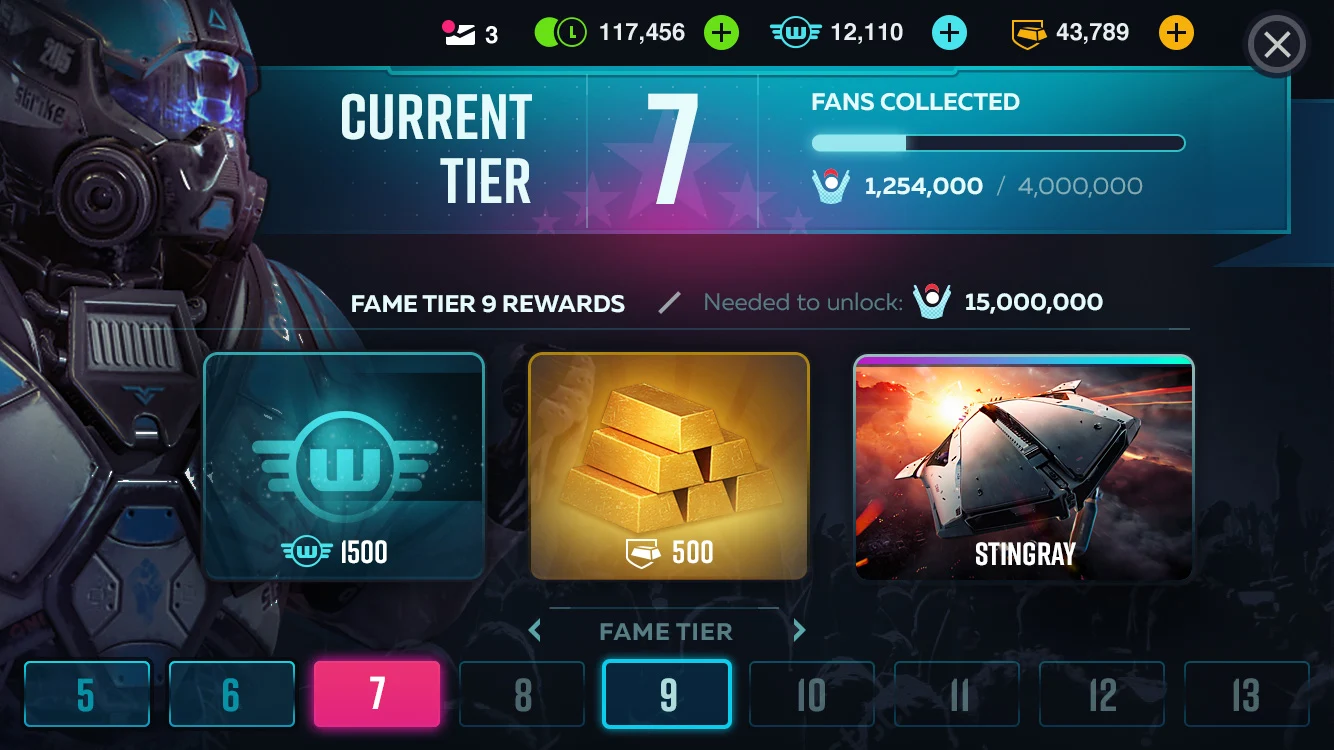1334x750 pixels.
Task: Select fame tier 6
Action: [x=232, y=694]
